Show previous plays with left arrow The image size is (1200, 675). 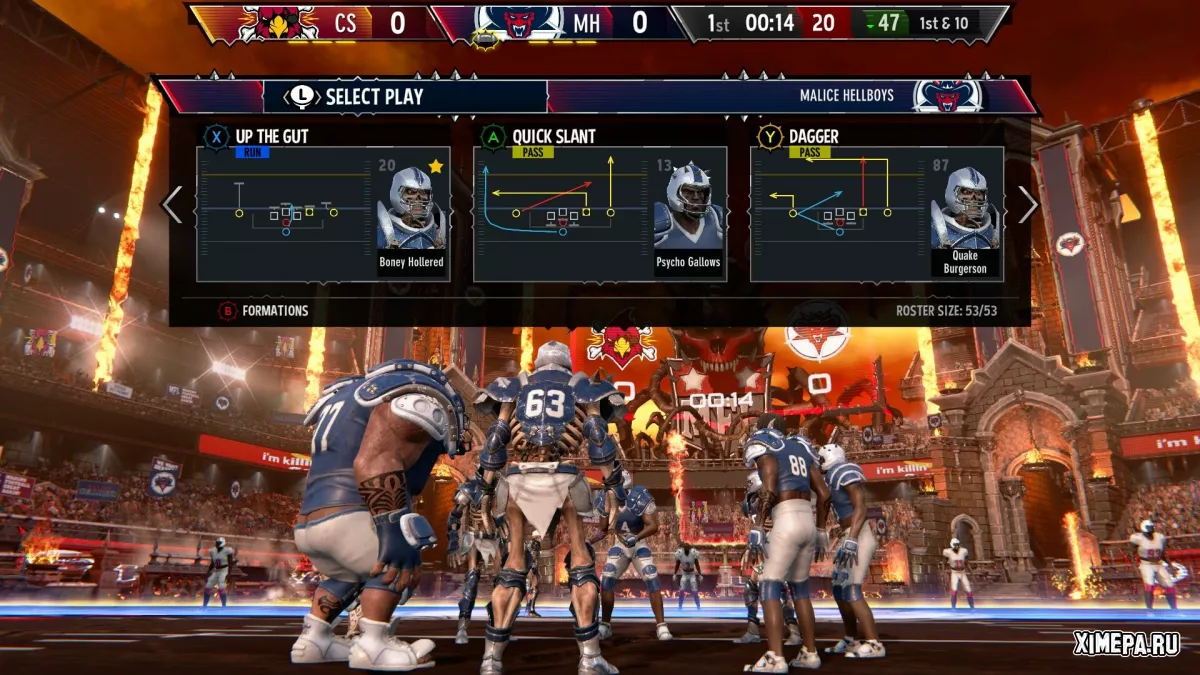pyautogui.click(x=173, y=205)
